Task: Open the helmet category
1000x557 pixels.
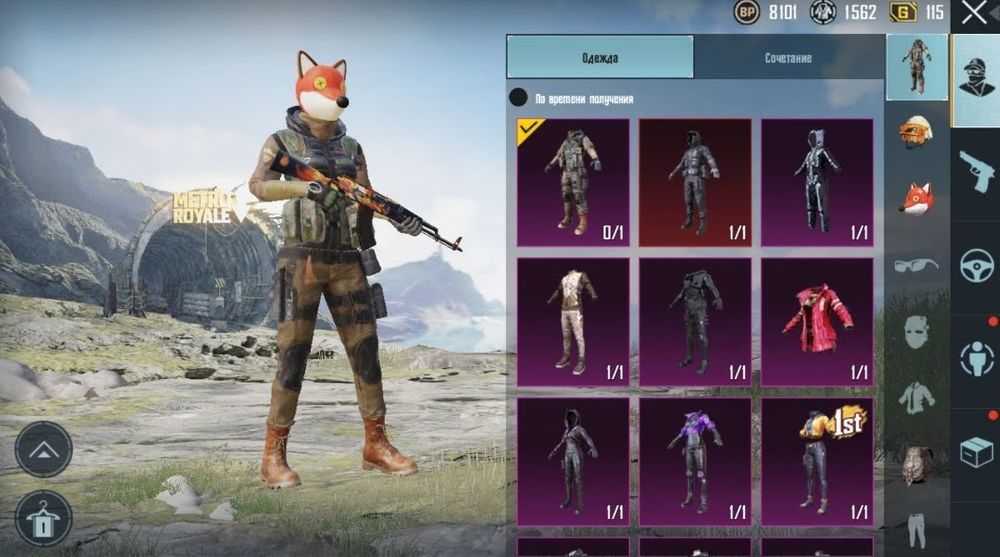Action: 917,132
